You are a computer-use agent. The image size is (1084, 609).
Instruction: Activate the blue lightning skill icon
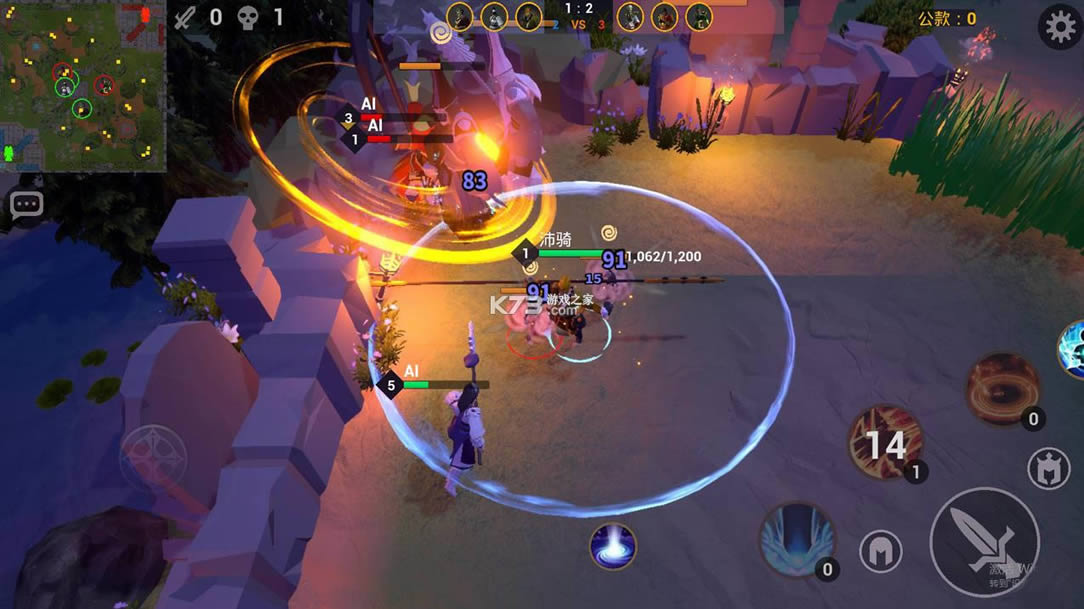[x=1074, y=349]
